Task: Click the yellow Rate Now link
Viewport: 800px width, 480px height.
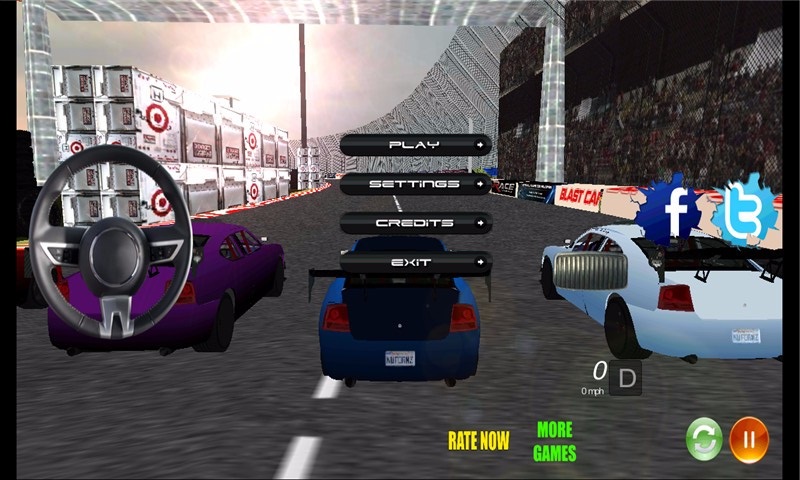Action: (x=478, y=440)
